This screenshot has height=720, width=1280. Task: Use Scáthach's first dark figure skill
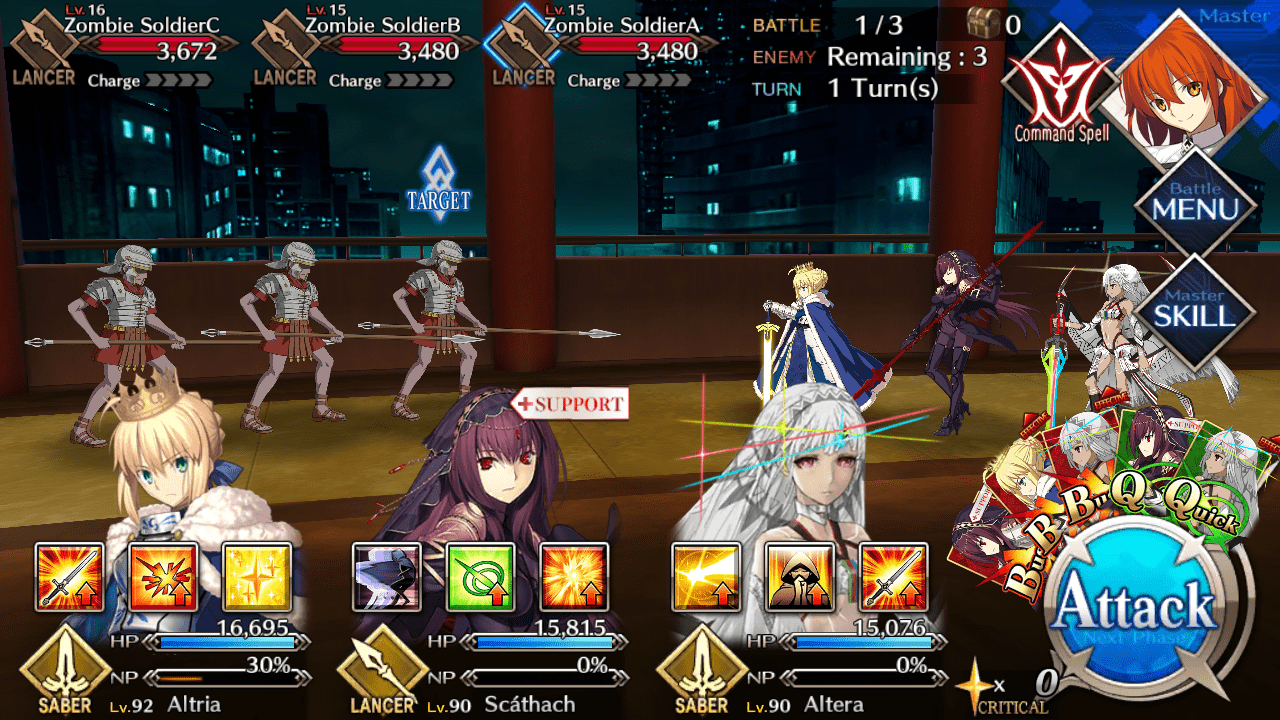tap(387, 577)
